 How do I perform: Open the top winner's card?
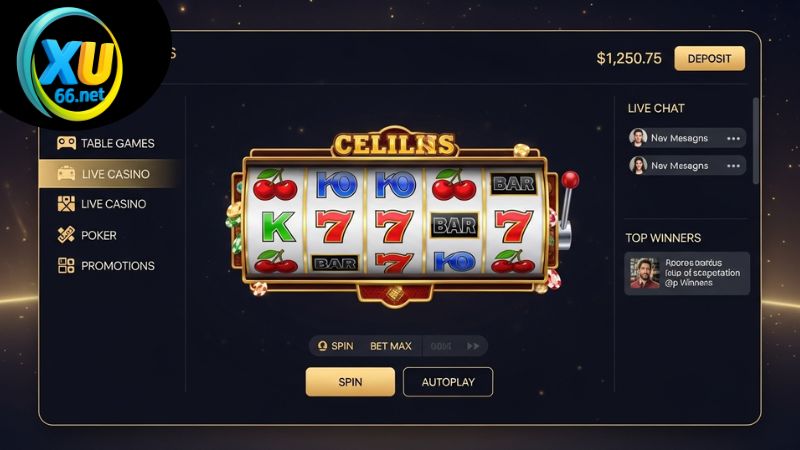tap(687, 273)
